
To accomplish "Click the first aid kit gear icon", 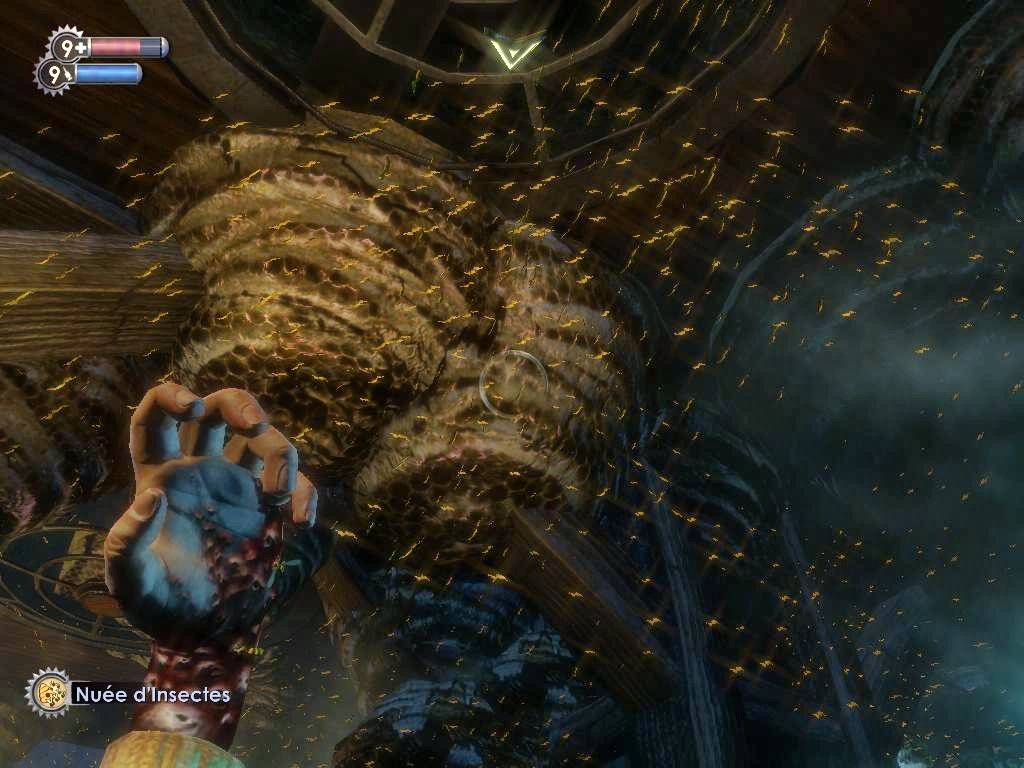I will 66,46.
